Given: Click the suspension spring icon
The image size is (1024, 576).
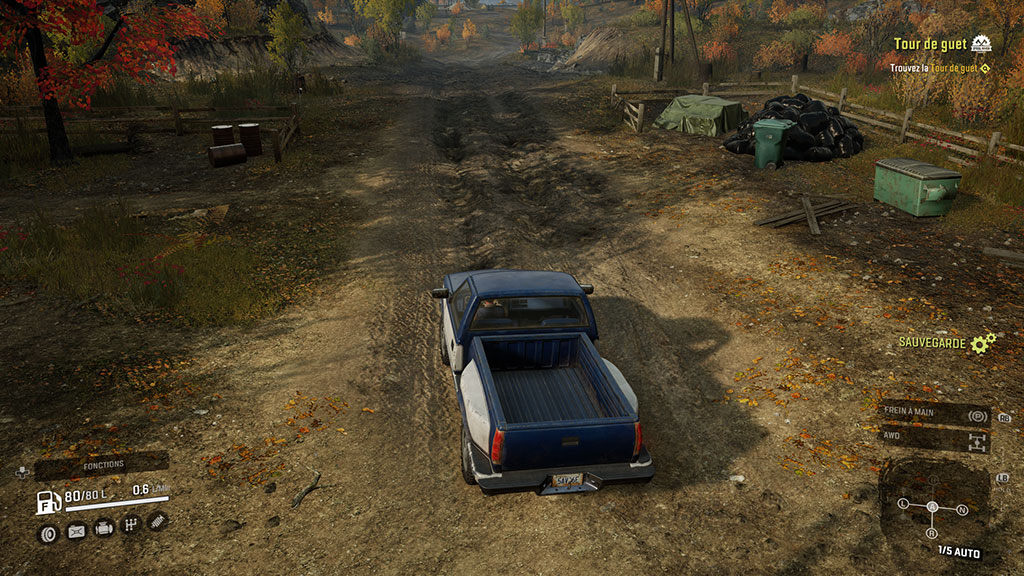Looking at the screenshot, I should pyautogui.click(x=157, y=520).
